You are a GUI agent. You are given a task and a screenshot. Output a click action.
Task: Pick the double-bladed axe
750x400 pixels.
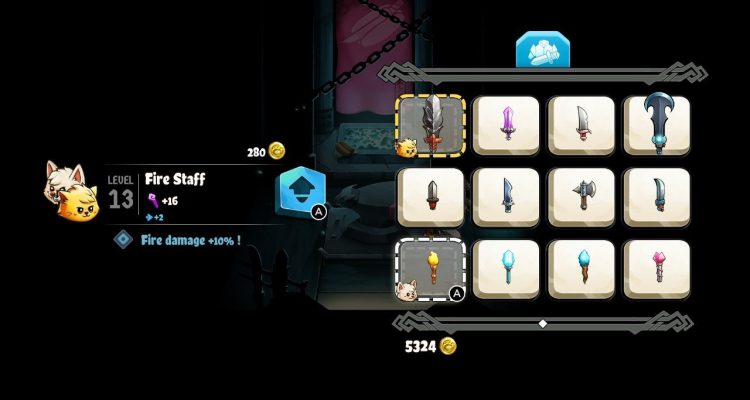[x=582, y=197]
